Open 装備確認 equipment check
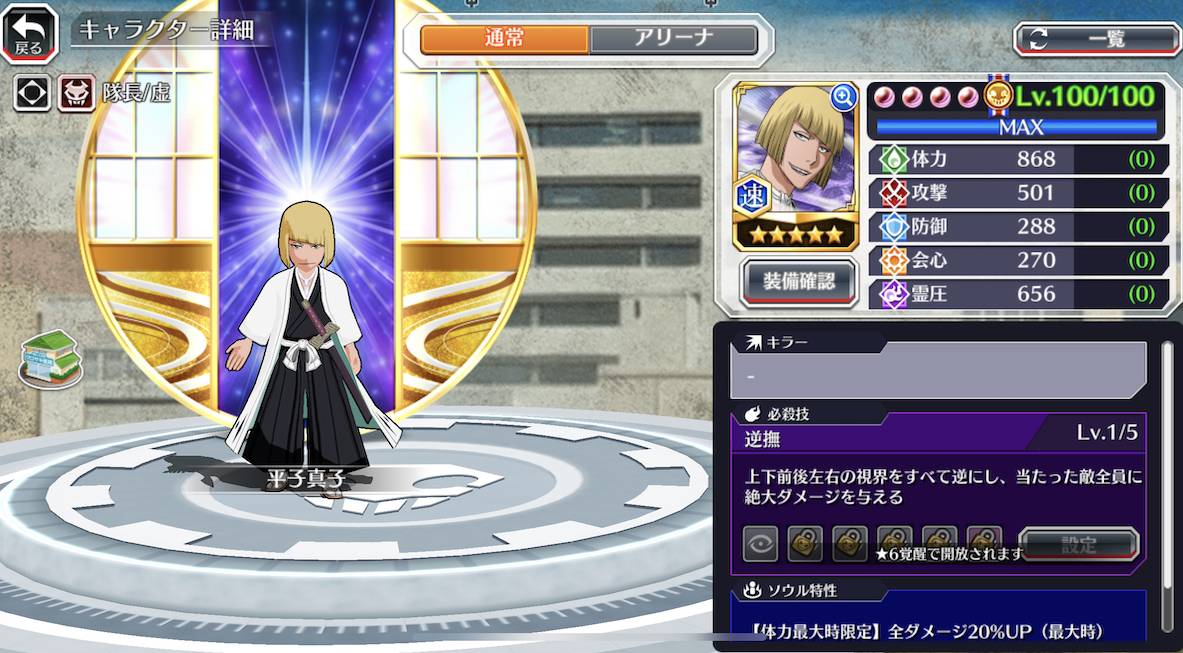Viewport: 1183px width, 653px height. tap(799, 281)
